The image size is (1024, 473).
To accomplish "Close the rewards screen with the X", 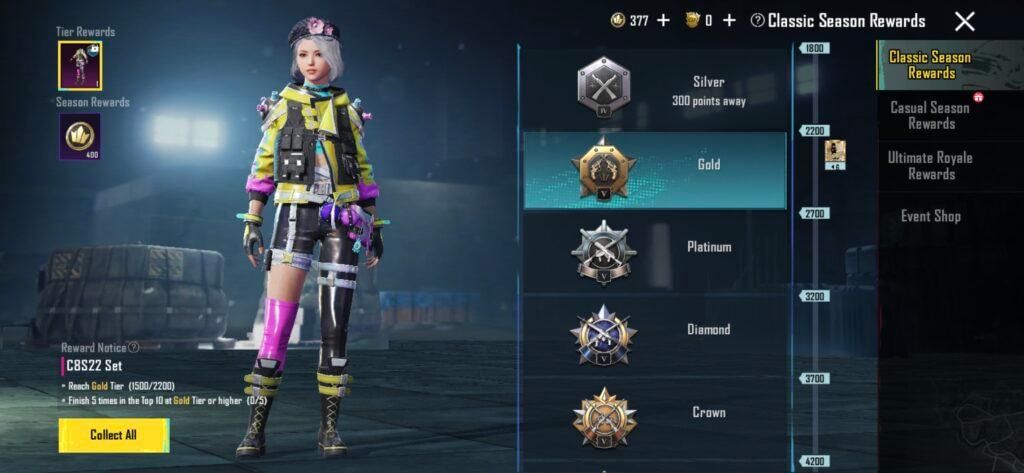I will click(x=964, y=21).
